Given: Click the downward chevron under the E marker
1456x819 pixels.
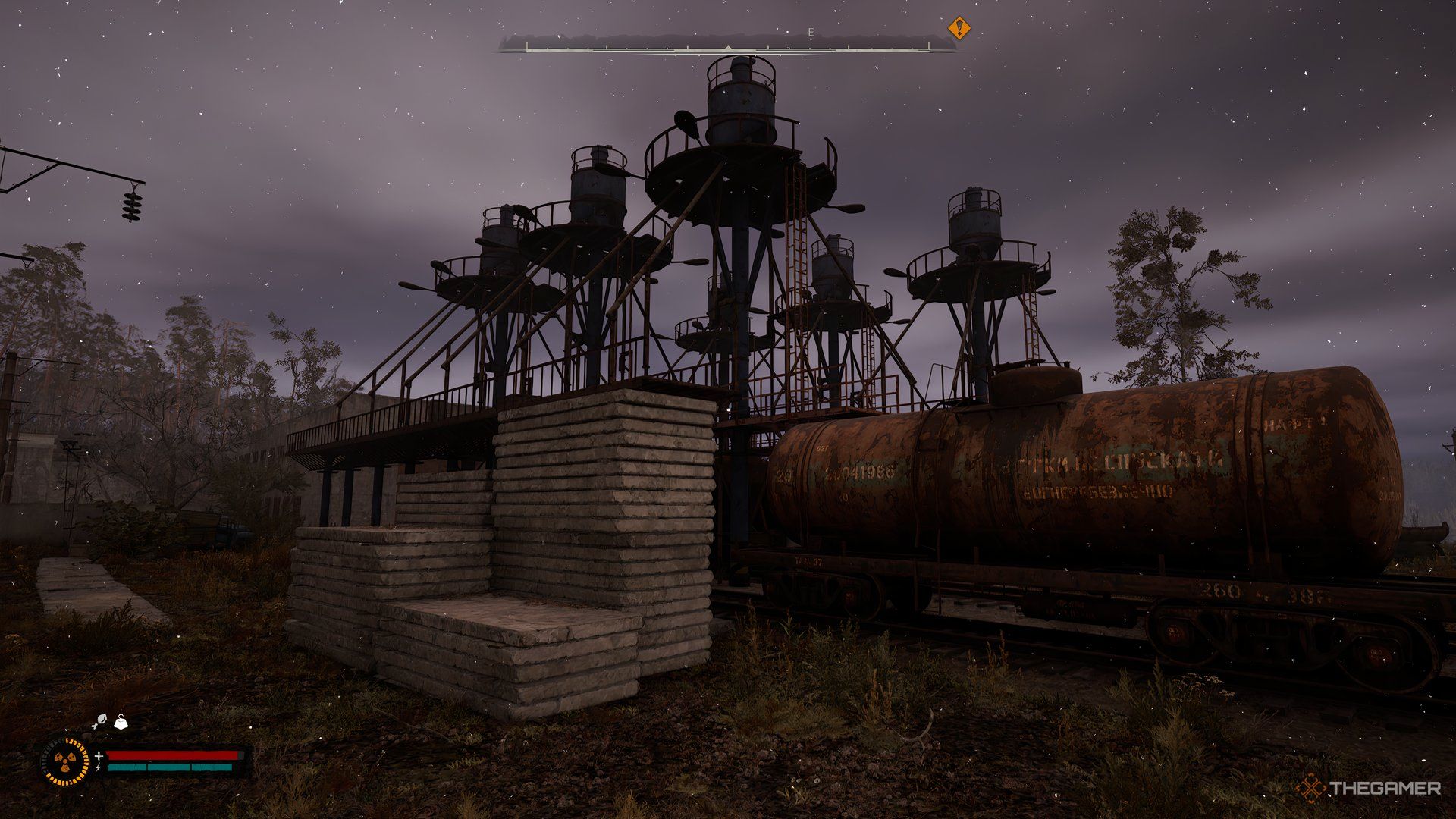Looking at the screenshot, I should [x=811, y=39].
